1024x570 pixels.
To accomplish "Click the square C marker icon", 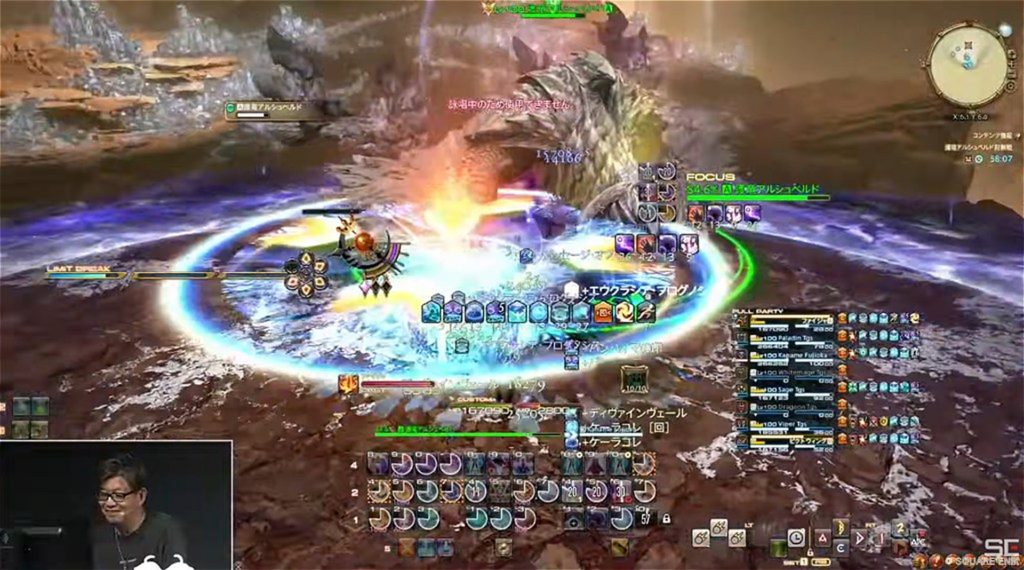I will (x=842, y=547).
